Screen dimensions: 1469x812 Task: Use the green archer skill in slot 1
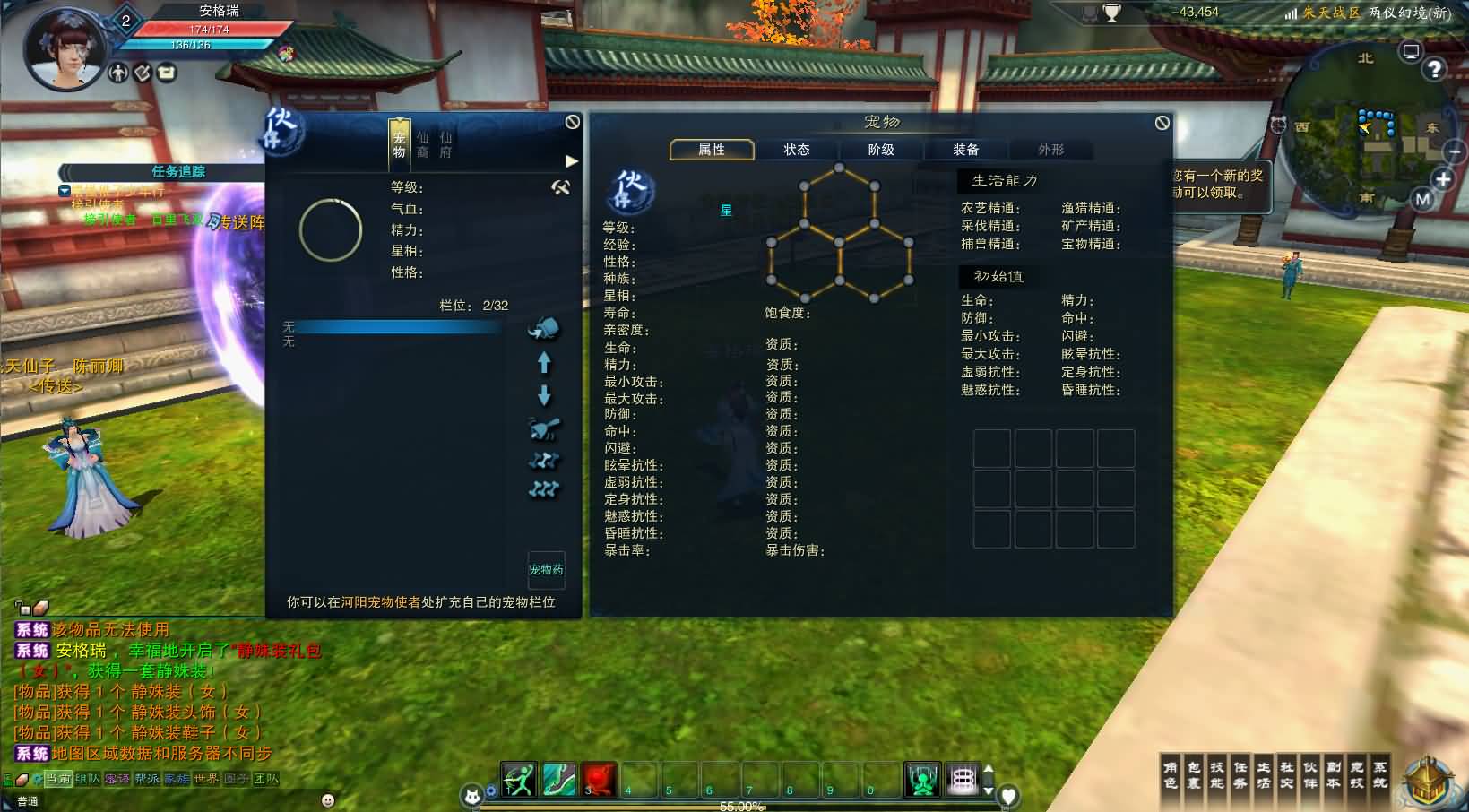point(518,779)
